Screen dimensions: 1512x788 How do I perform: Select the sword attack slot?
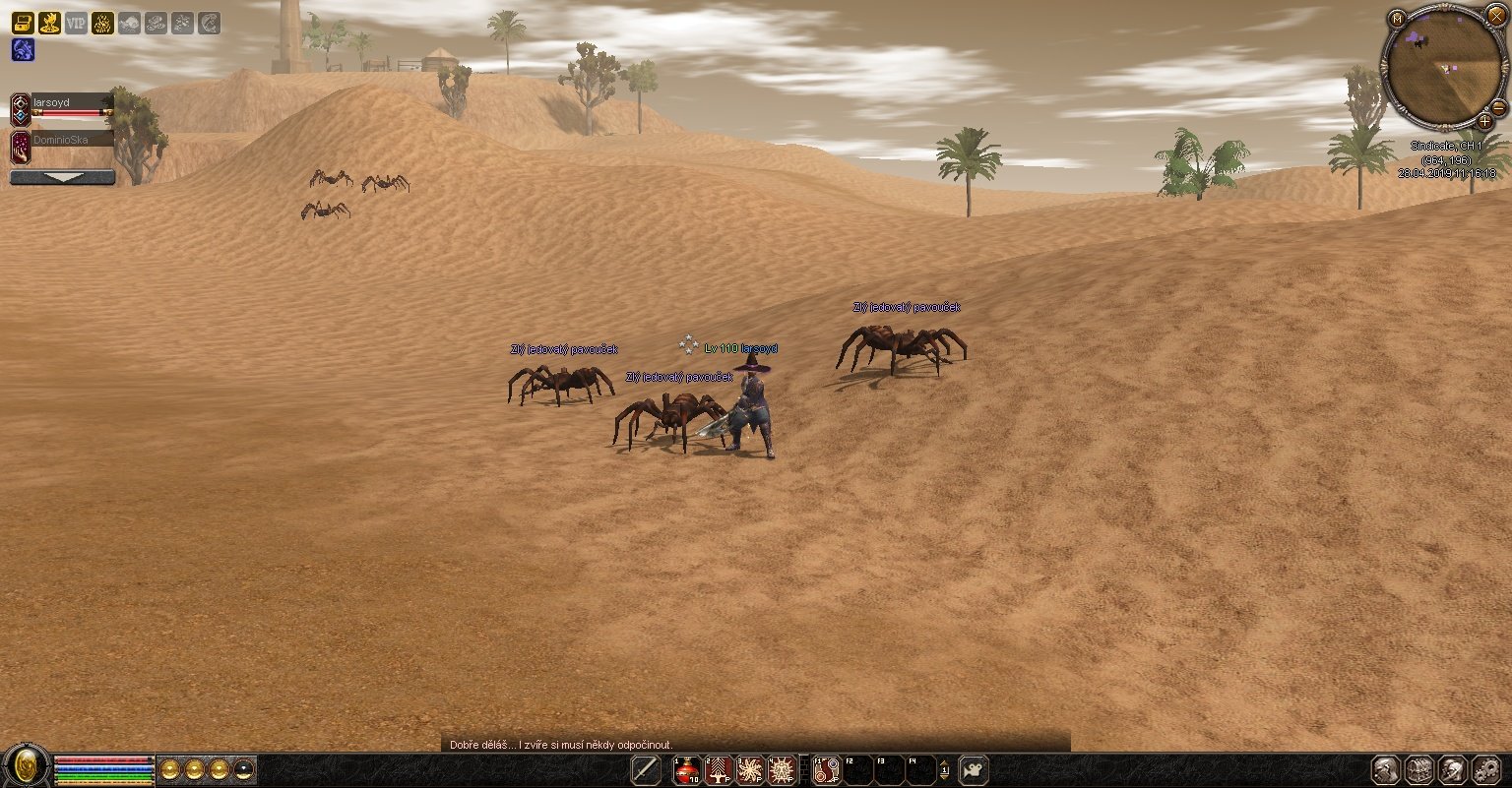tap(646, 769)
